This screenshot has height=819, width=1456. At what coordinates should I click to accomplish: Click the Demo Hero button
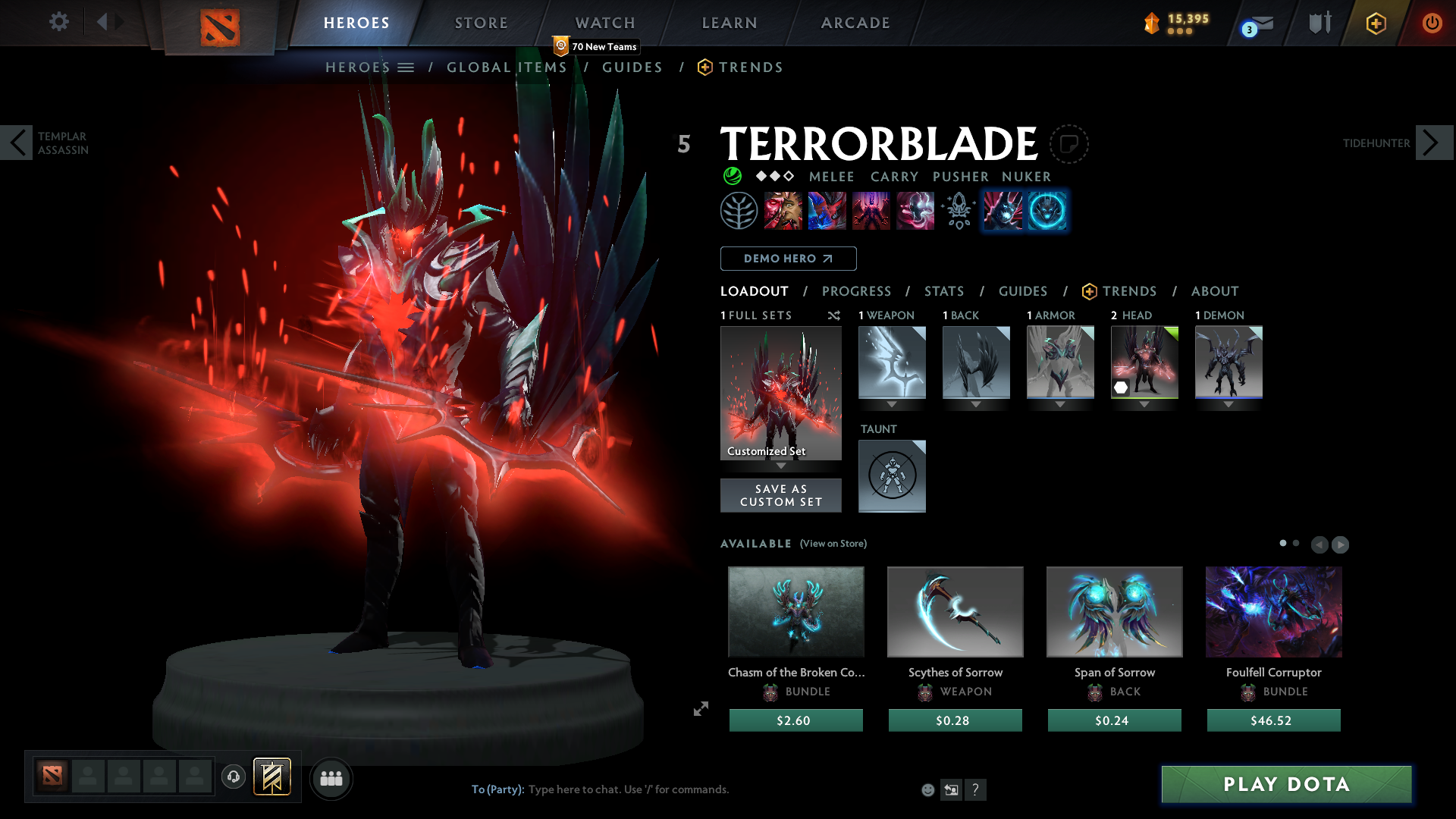788,259
